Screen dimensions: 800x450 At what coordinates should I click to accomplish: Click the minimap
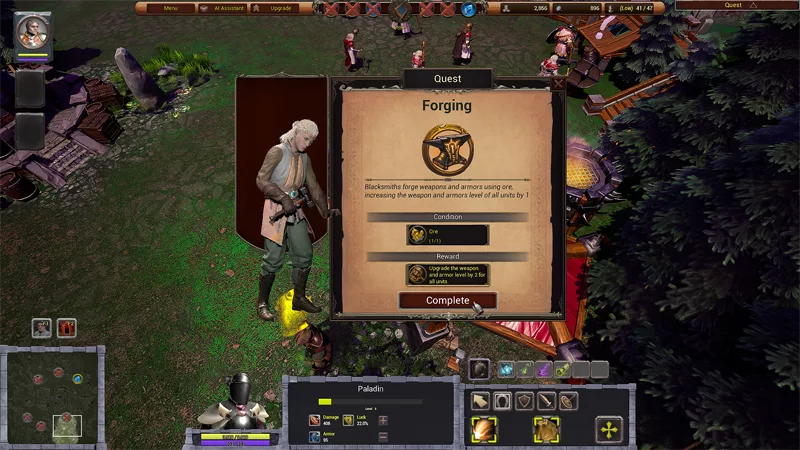pos(53,396)
